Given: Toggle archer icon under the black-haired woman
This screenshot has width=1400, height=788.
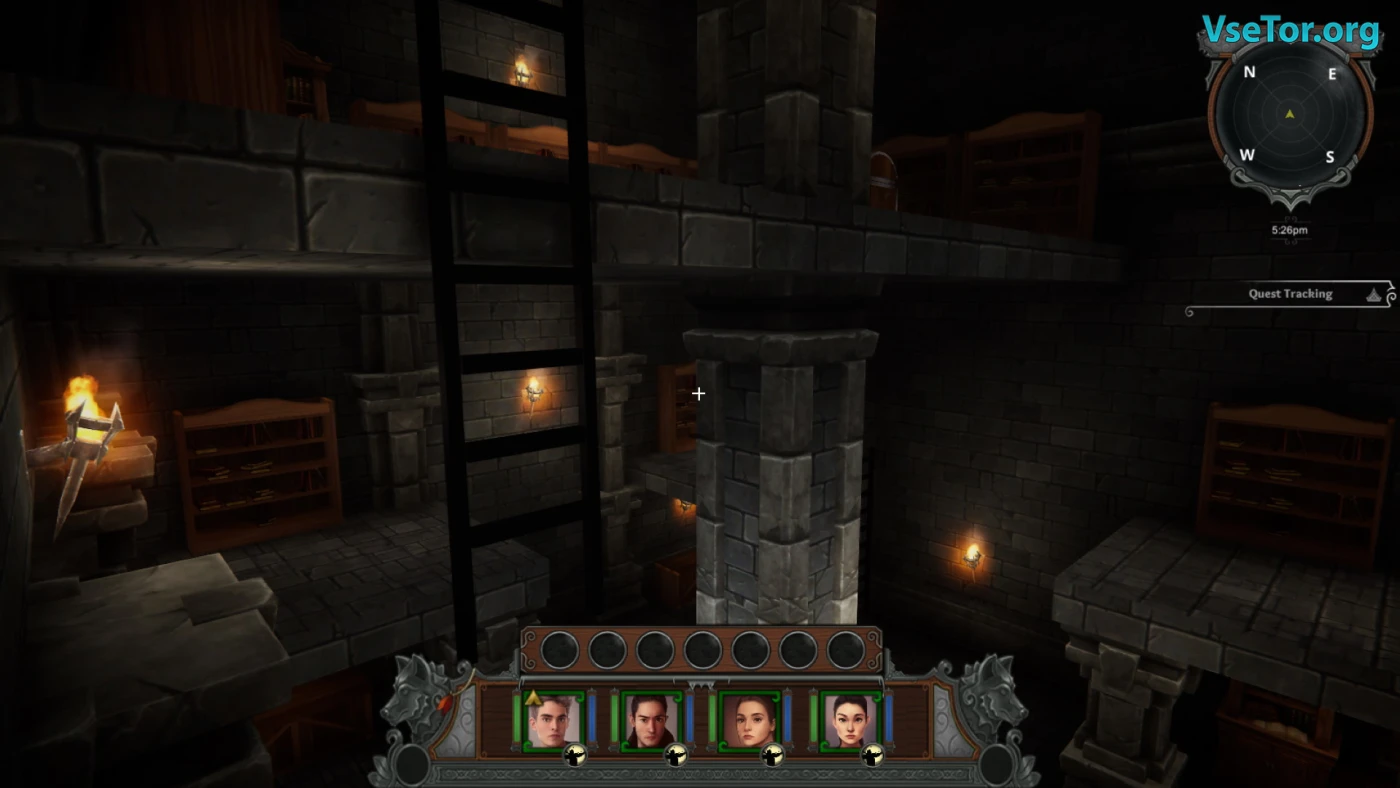Looking at the screenshot, I should click(870, 756).
